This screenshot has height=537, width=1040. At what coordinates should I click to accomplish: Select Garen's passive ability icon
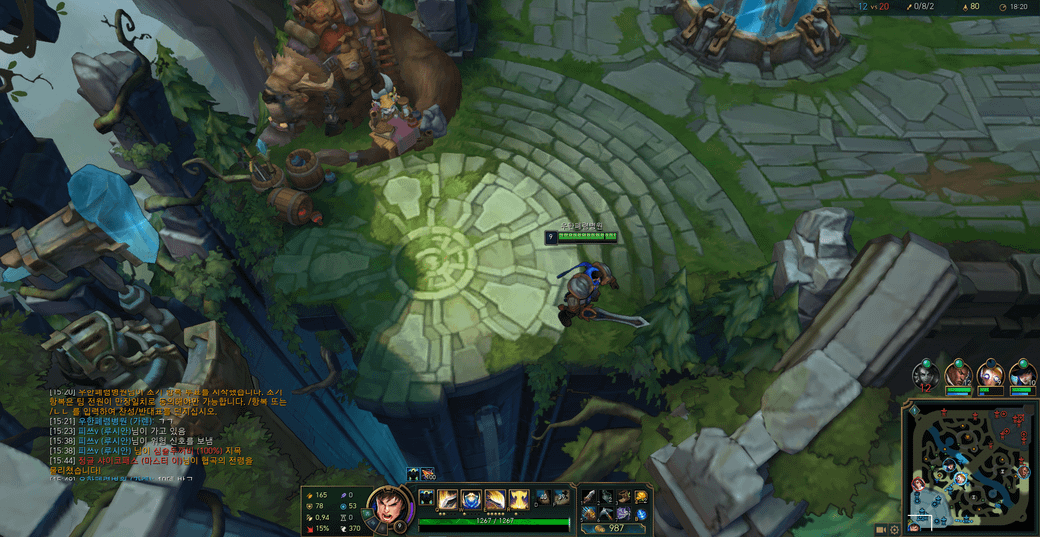tap(426, 498)
